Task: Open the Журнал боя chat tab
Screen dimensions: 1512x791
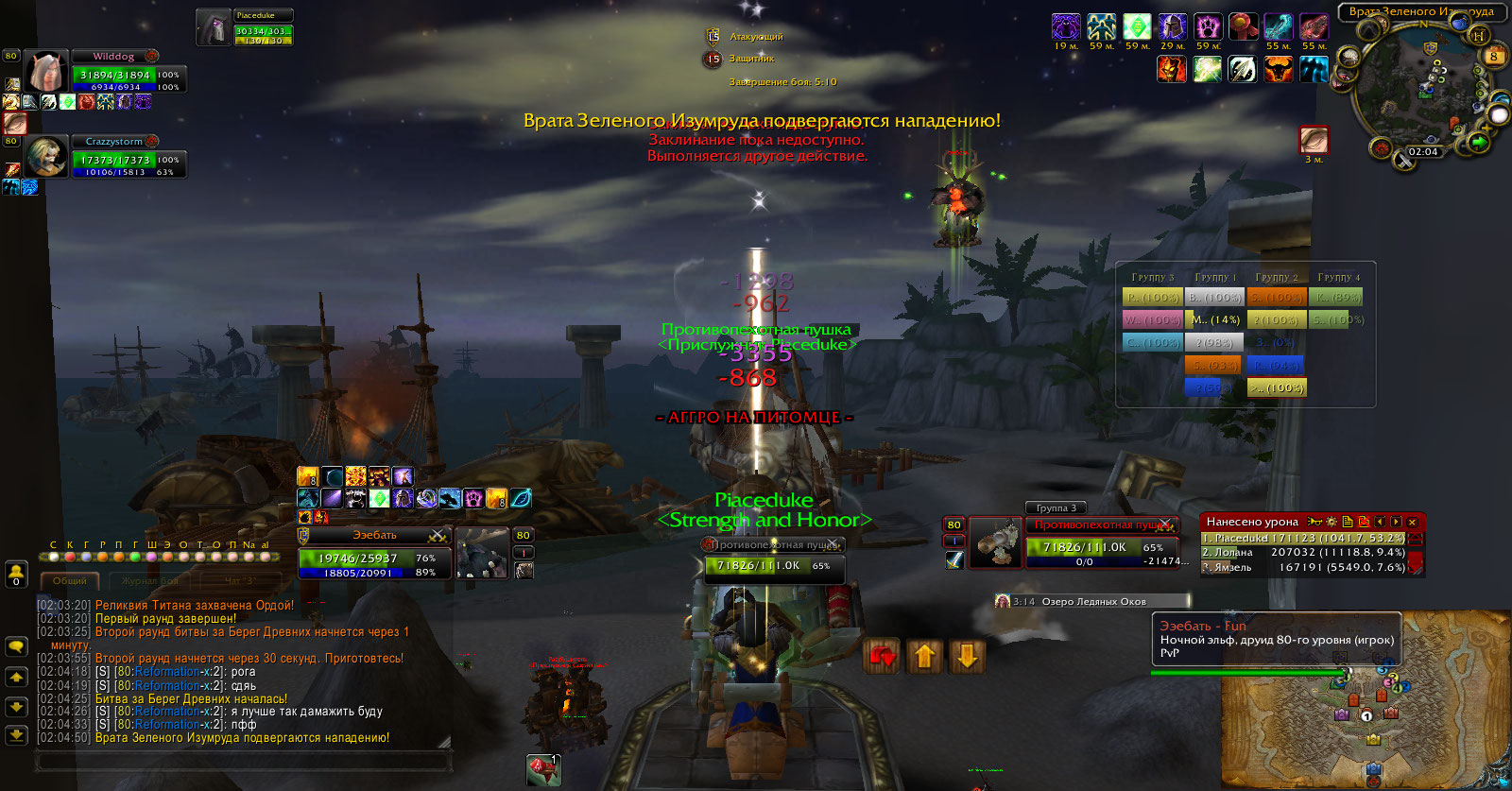Action: click(x=149, y=580)
